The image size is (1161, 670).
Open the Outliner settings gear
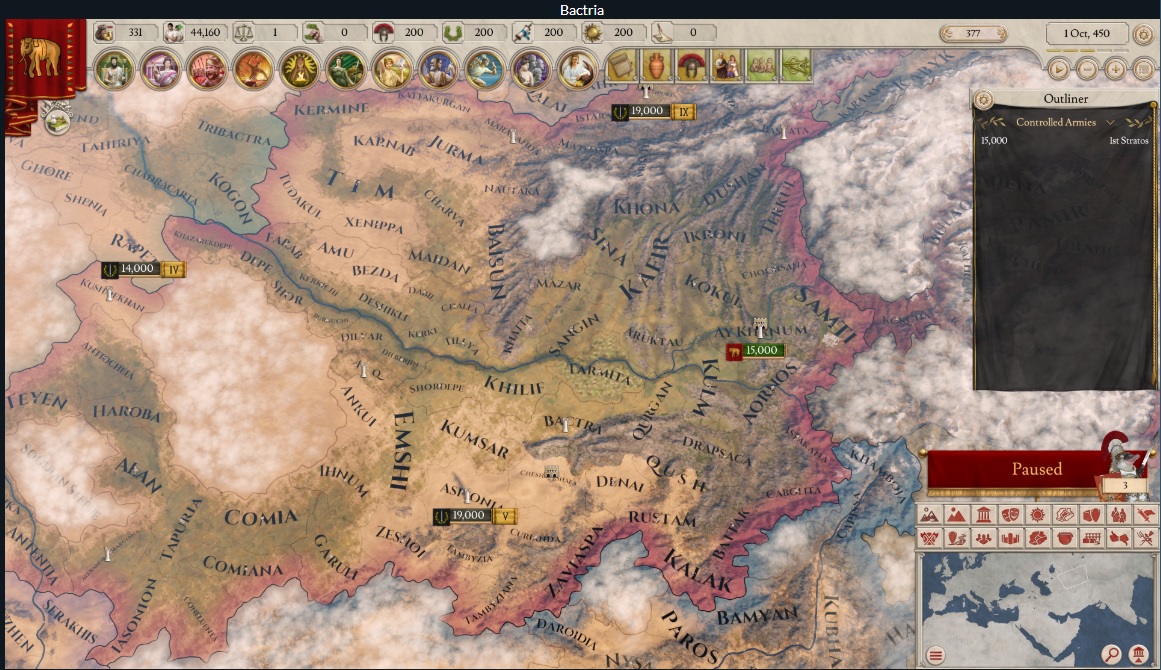(984, 99)
